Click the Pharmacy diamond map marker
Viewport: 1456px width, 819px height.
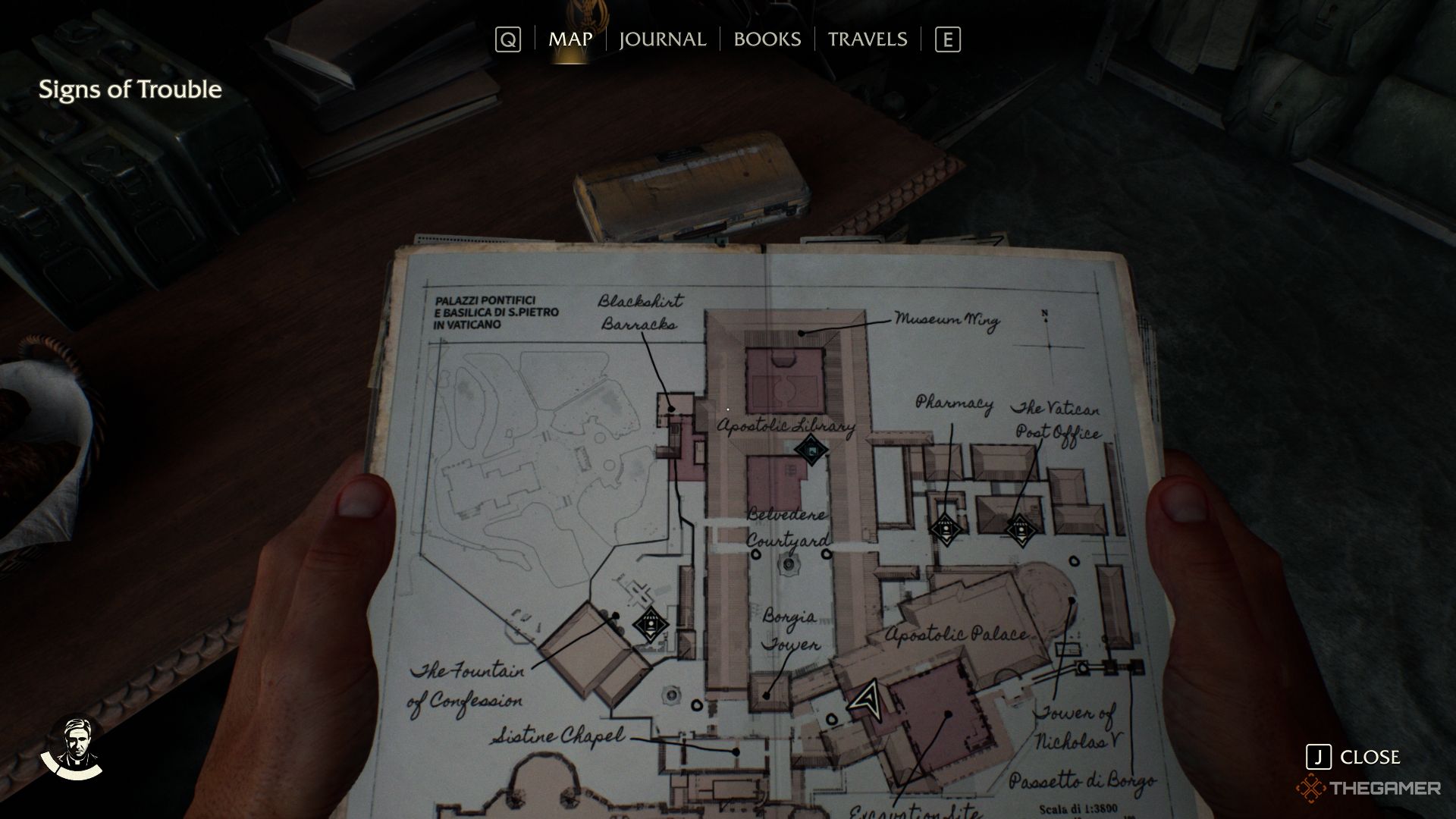pos(945,527)
